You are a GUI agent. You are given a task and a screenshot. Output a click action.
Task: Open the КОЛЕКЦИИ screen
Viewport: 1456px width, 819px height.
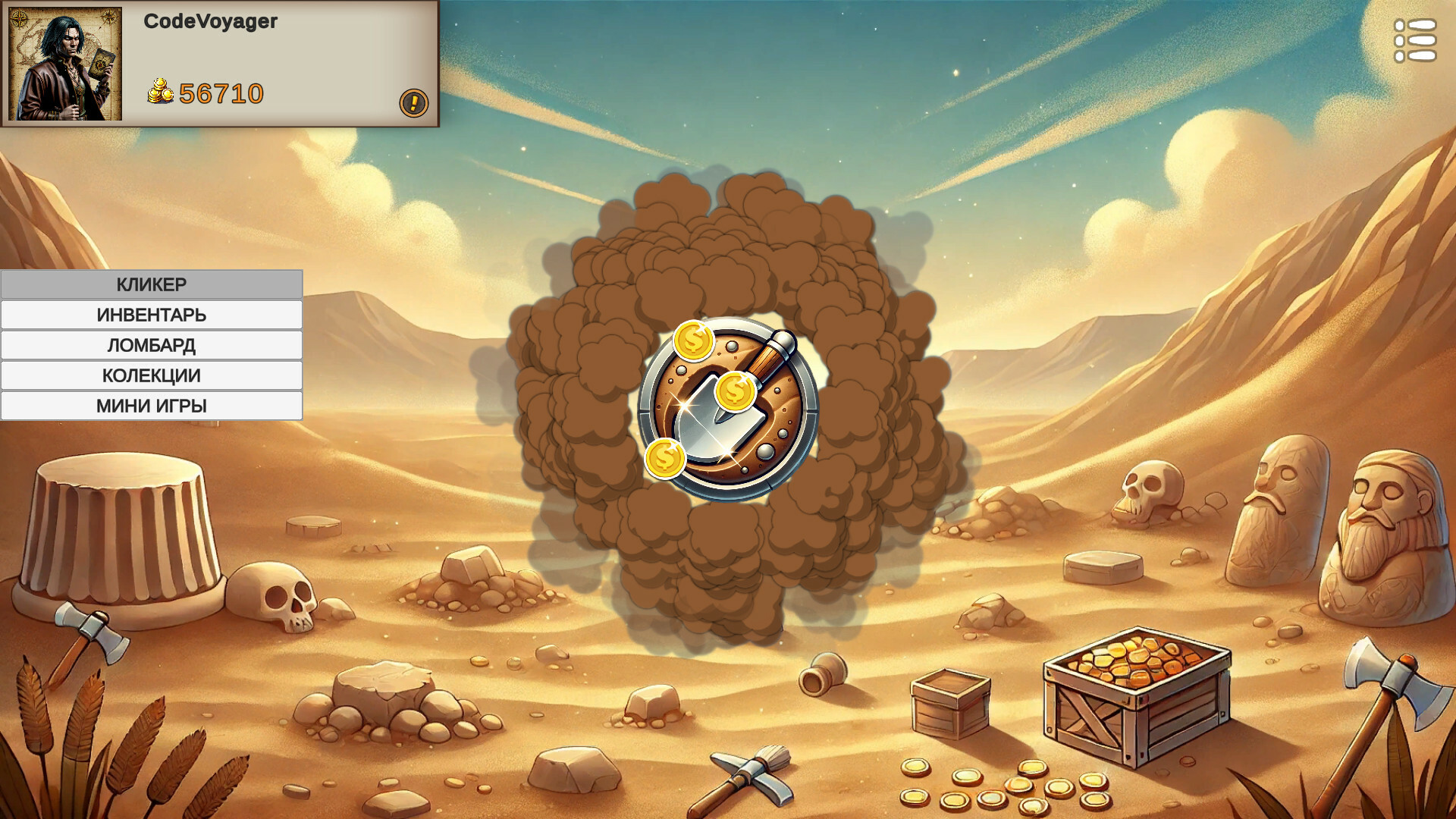click(151, 375)
